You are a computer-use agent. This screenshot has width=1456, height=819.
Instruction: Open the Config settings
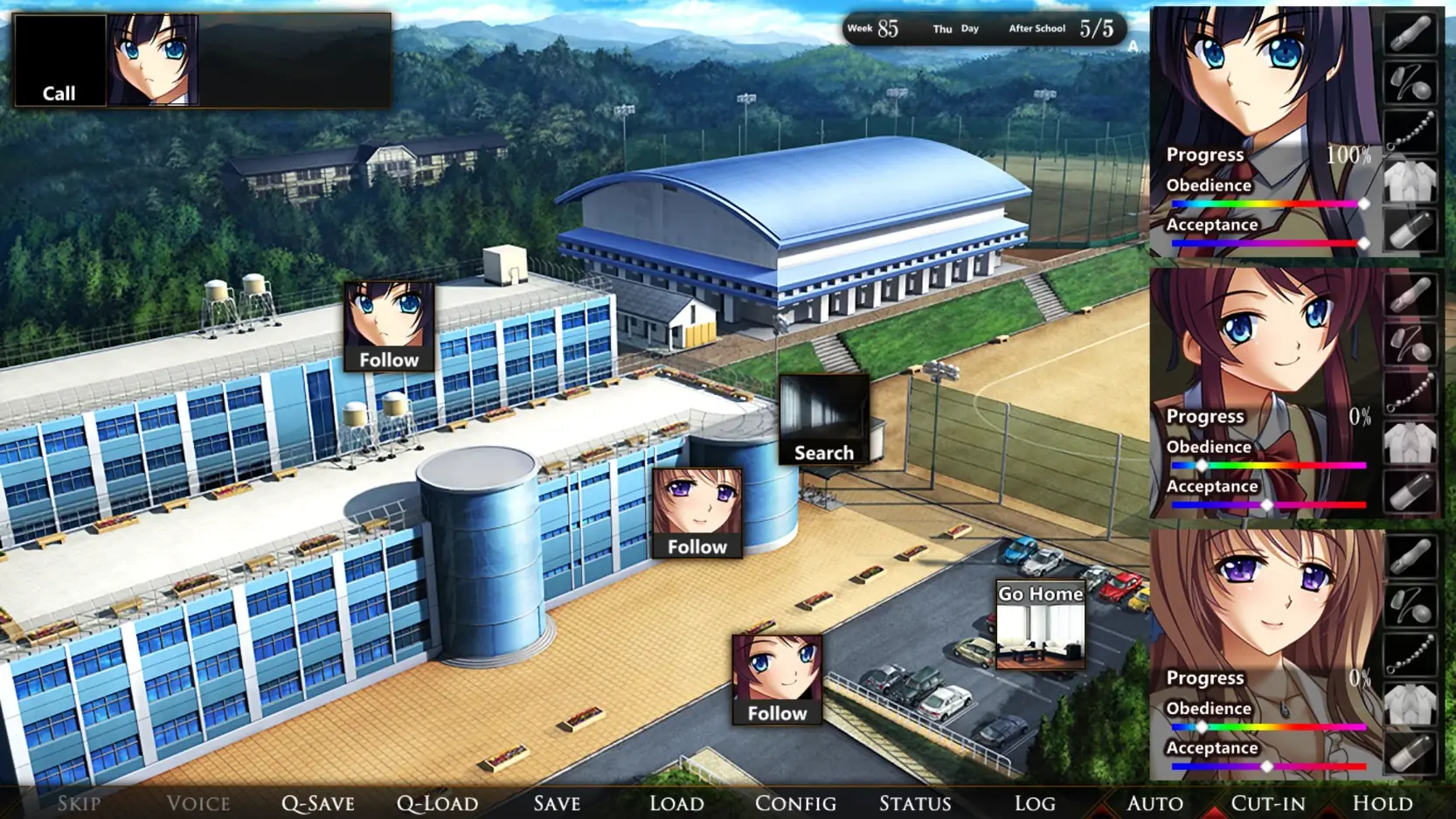tap(795, 803)
